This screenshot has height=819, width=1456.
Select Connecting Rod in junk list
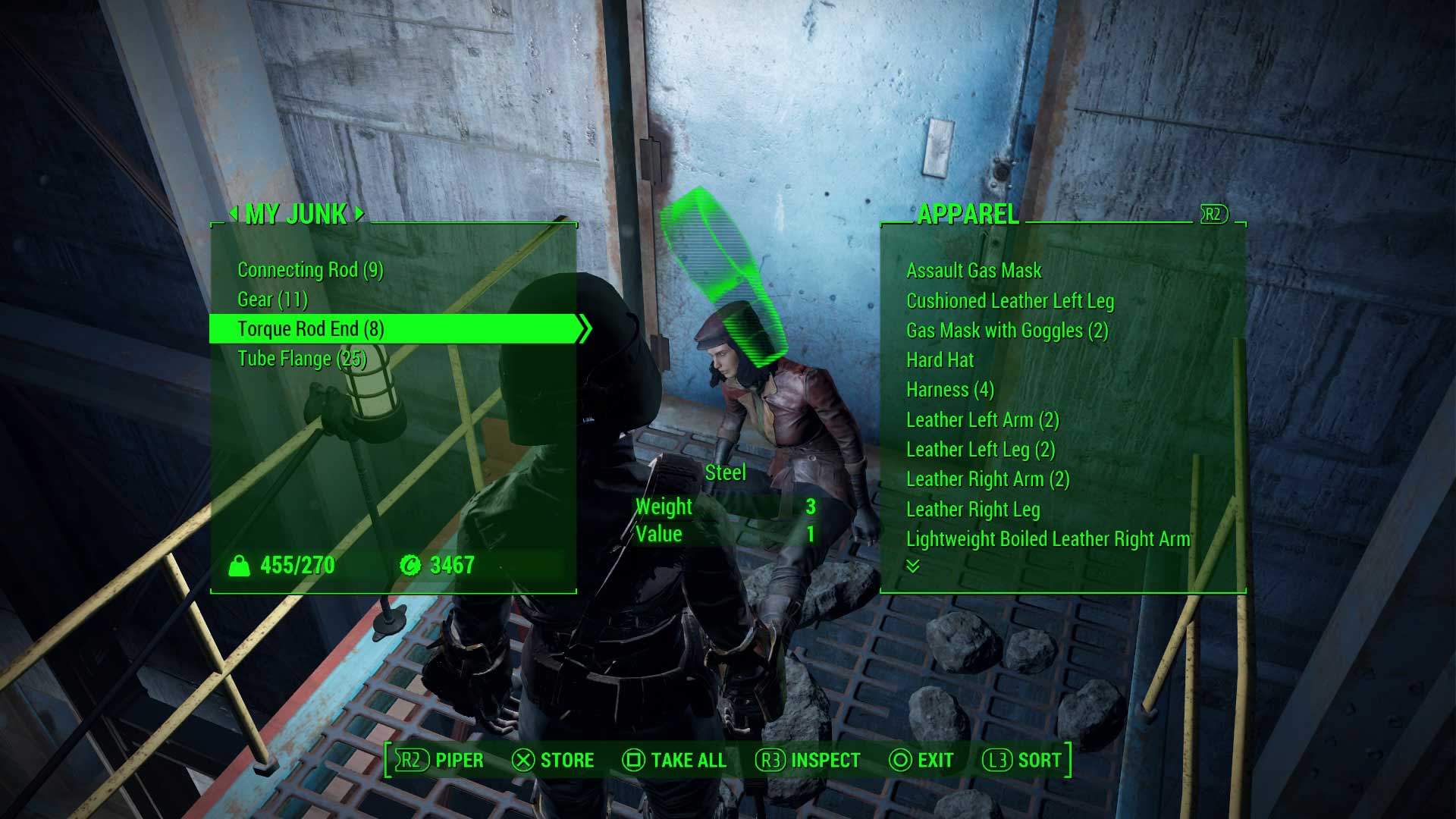(319, 270)
